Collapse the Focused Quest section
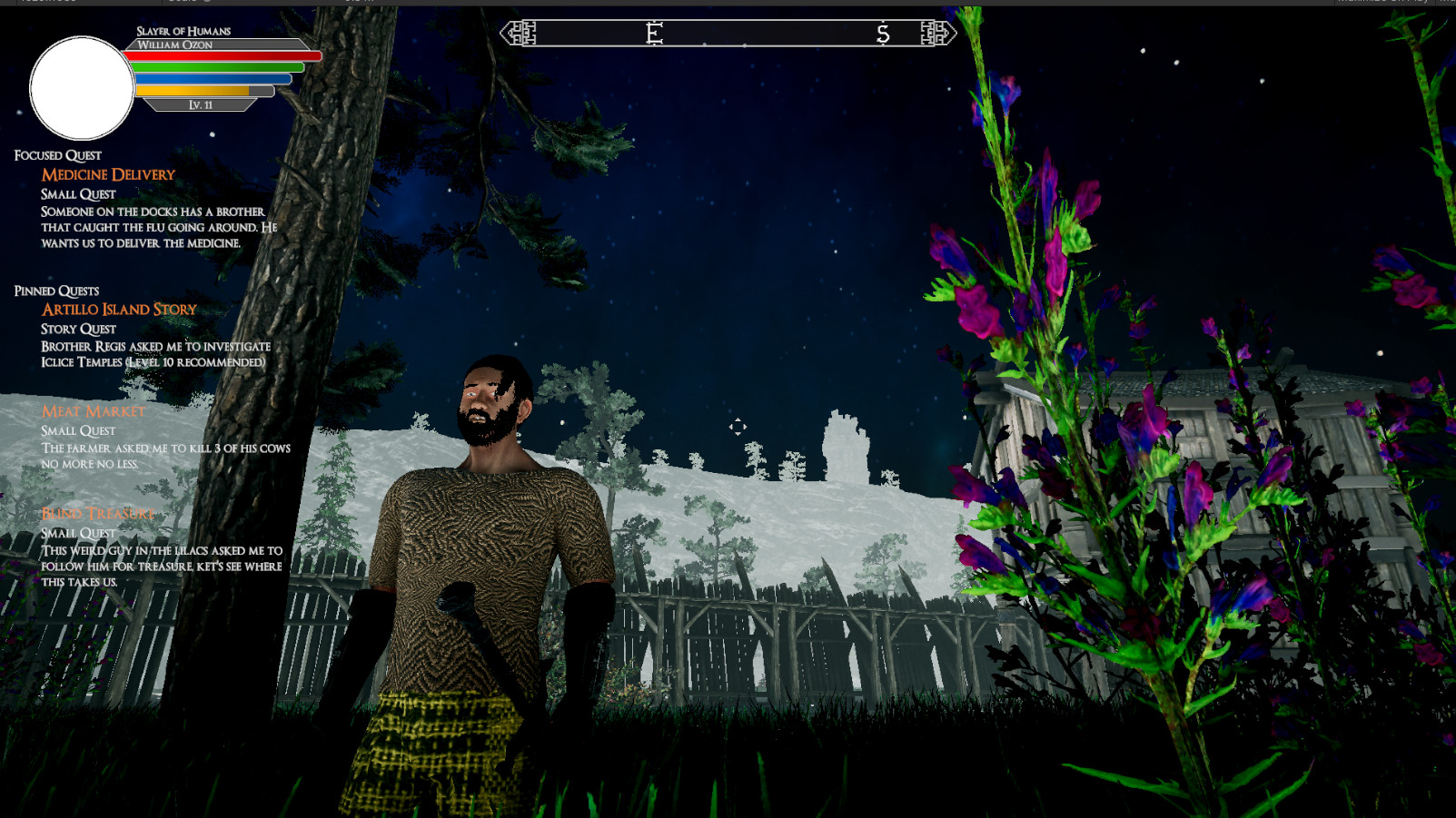The height and width of the screenshot is (818, 1456). coord(56,154)
